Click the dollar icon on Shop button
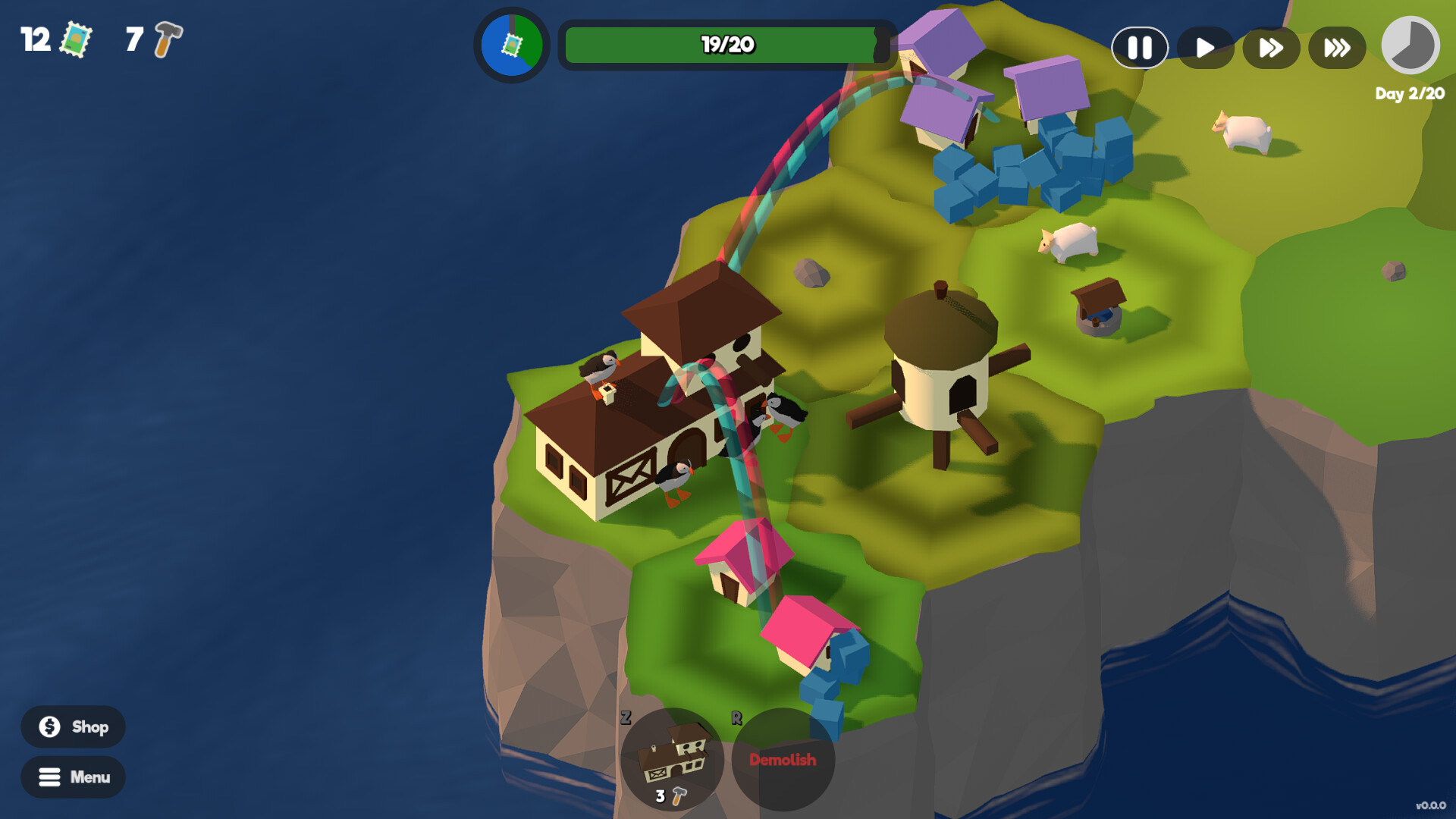1456x819 pixels. coord(49,726)
